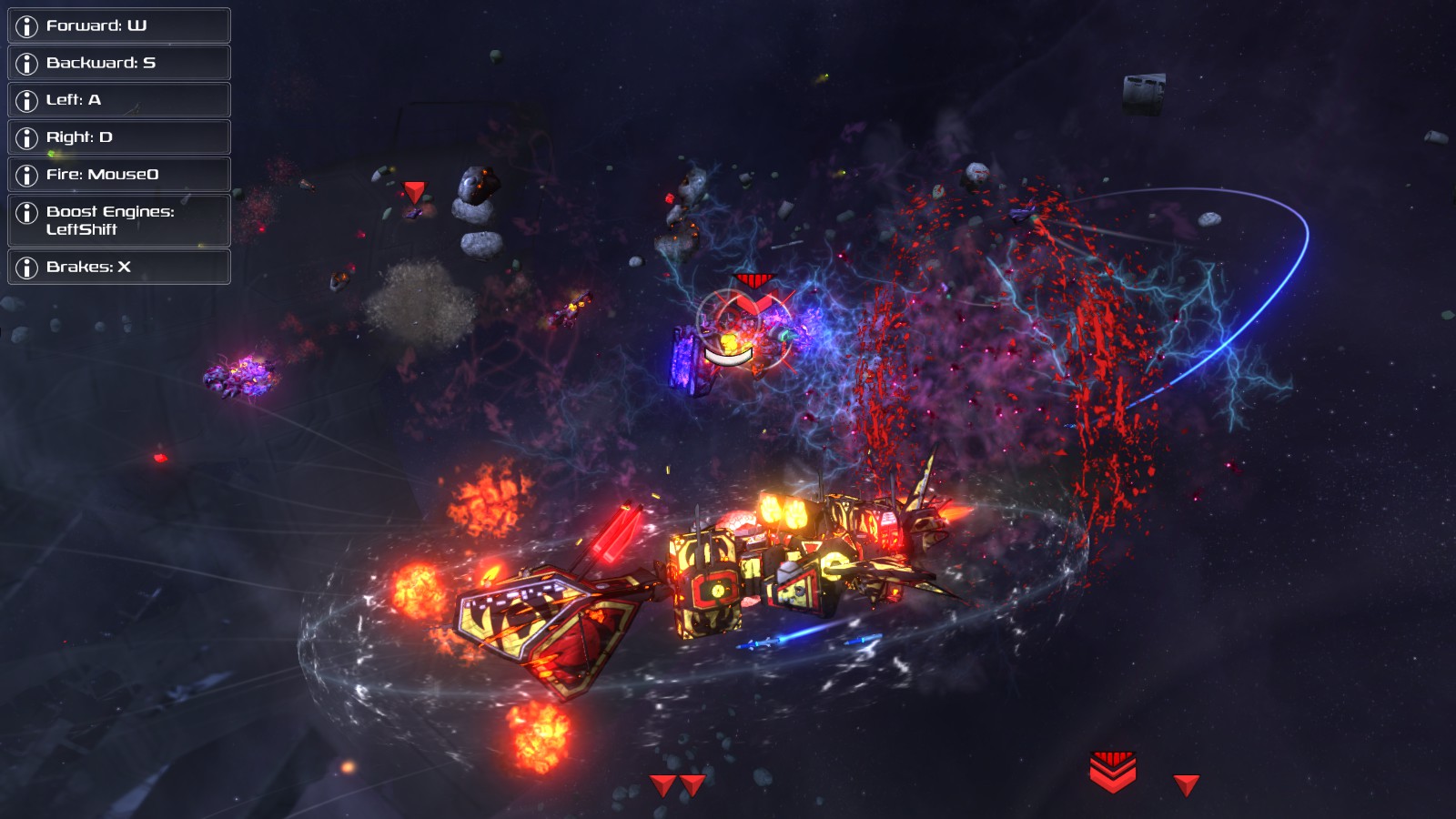Click the info icon beside Brakes: X
This screenshot has width=1456, height=819.
pyautogui.click(x=27, y=268)
